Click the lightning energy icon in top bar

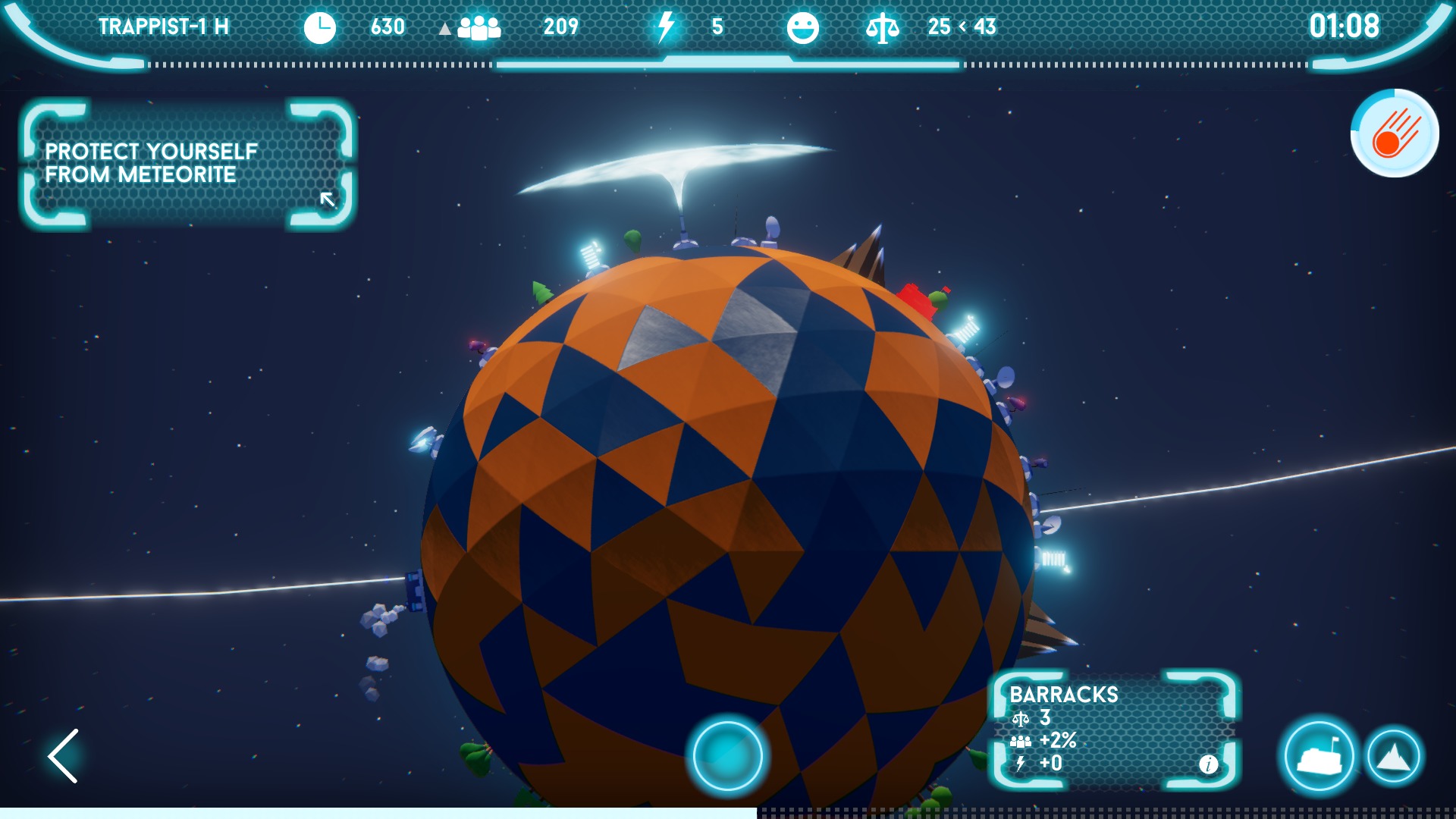(x=665, y=27)
